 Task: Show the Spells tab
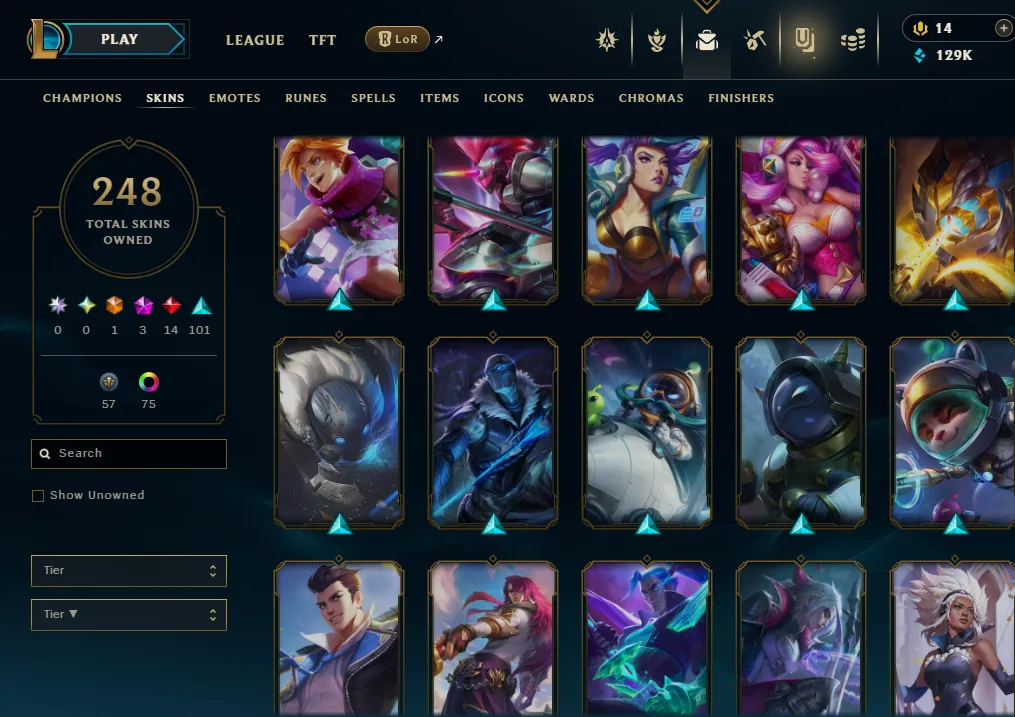373,98
